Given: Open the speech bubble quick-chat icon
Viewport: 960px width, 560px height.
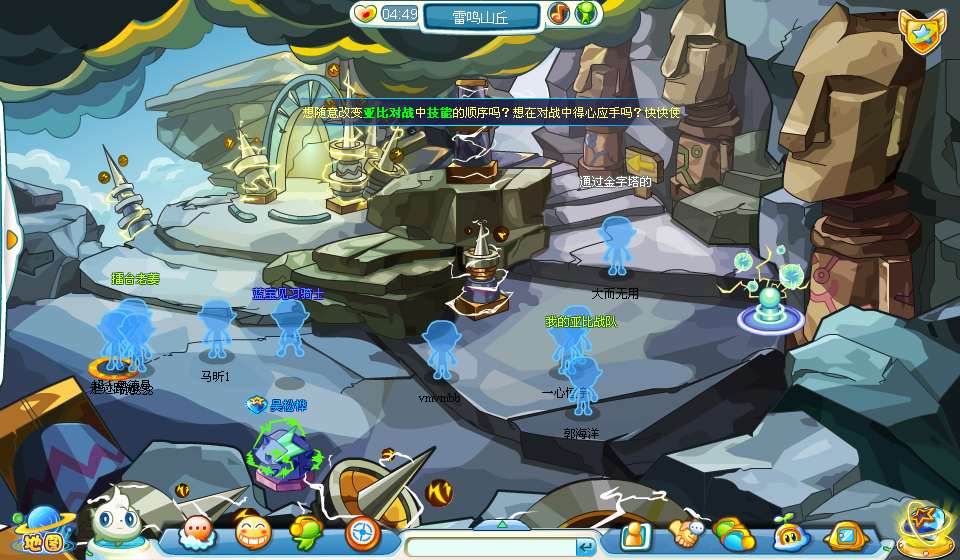Looking at the screenshot, I should point(197,533).
